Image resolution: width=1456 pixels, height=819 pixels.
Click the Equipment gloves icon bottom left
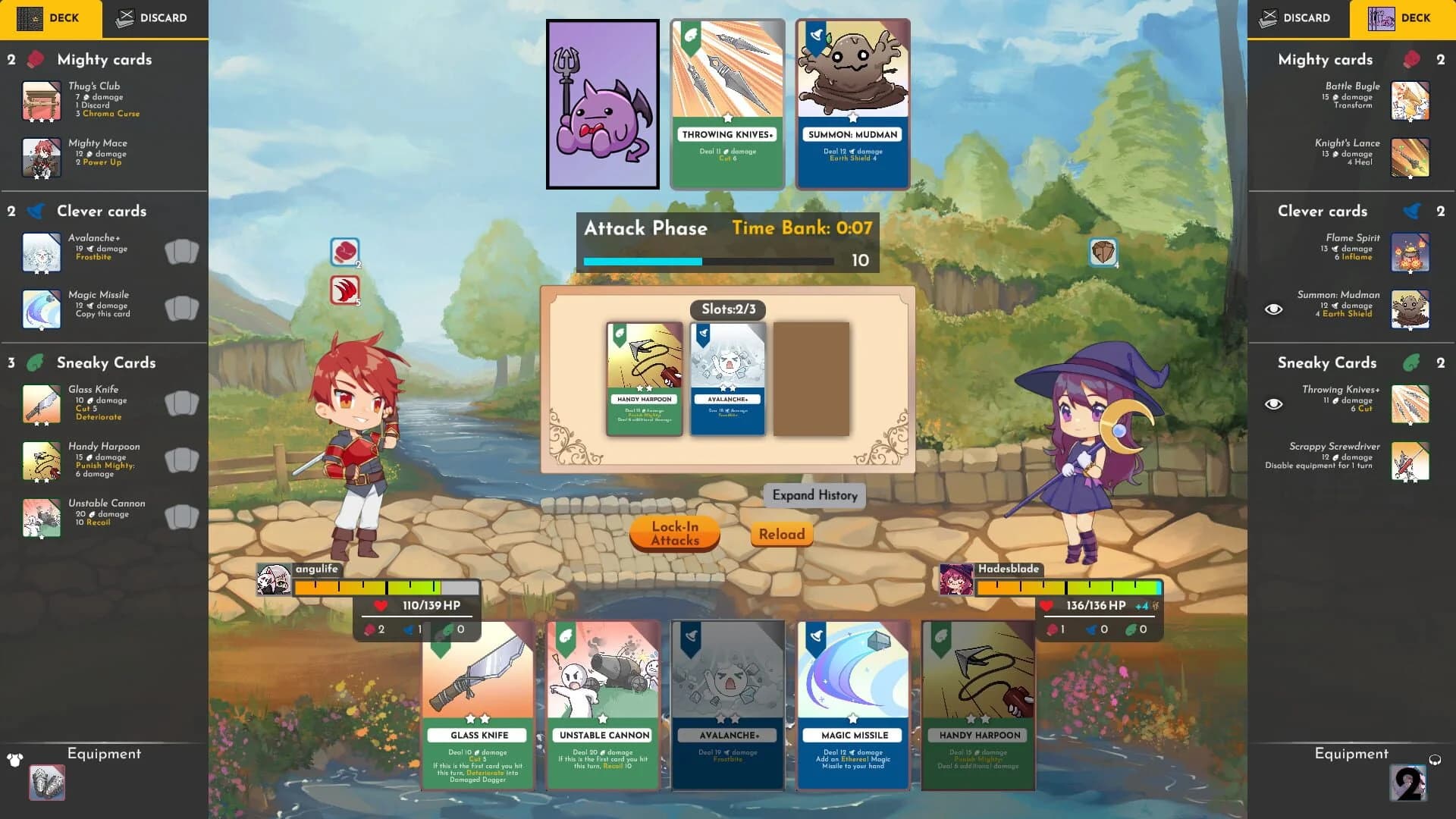click(48, 783)
